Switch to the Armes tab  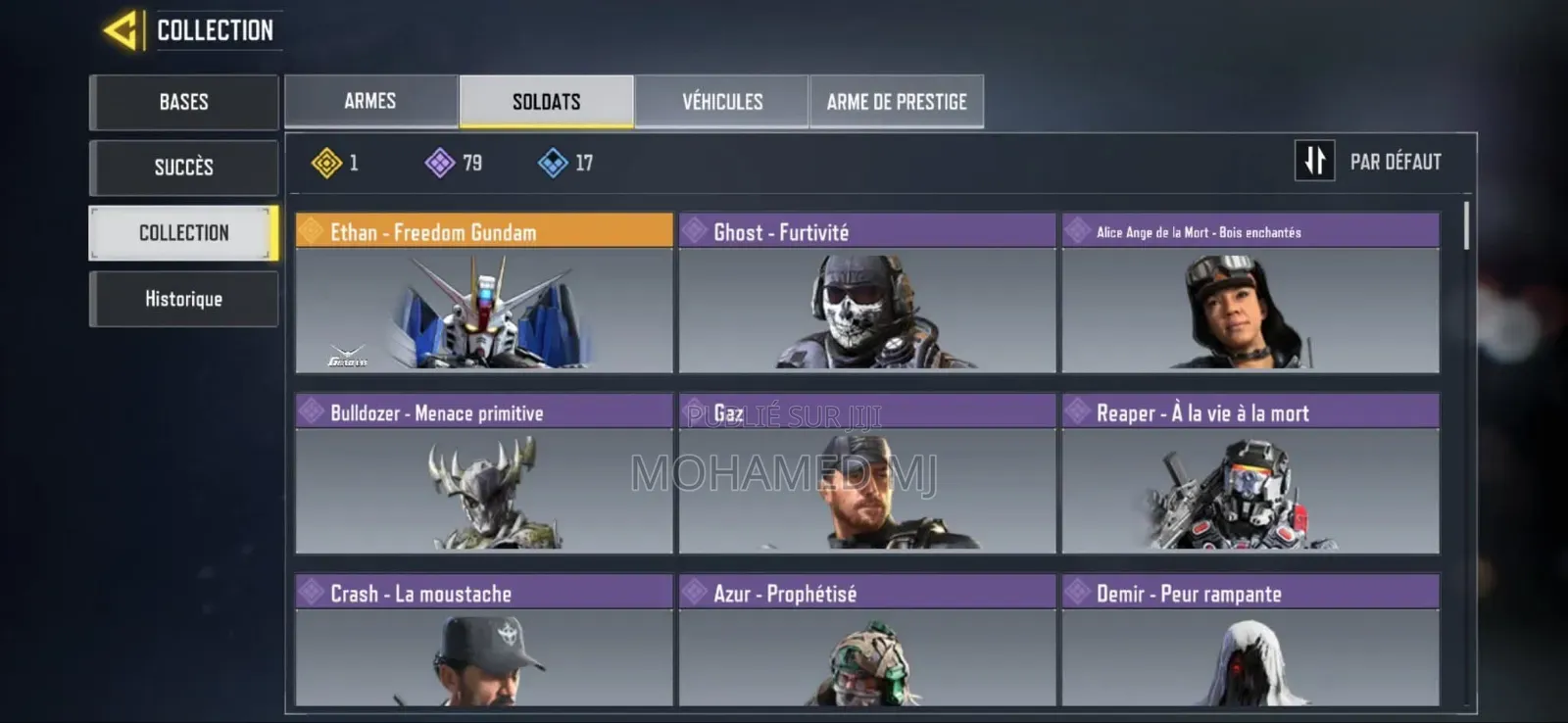[x=370, y=101]
